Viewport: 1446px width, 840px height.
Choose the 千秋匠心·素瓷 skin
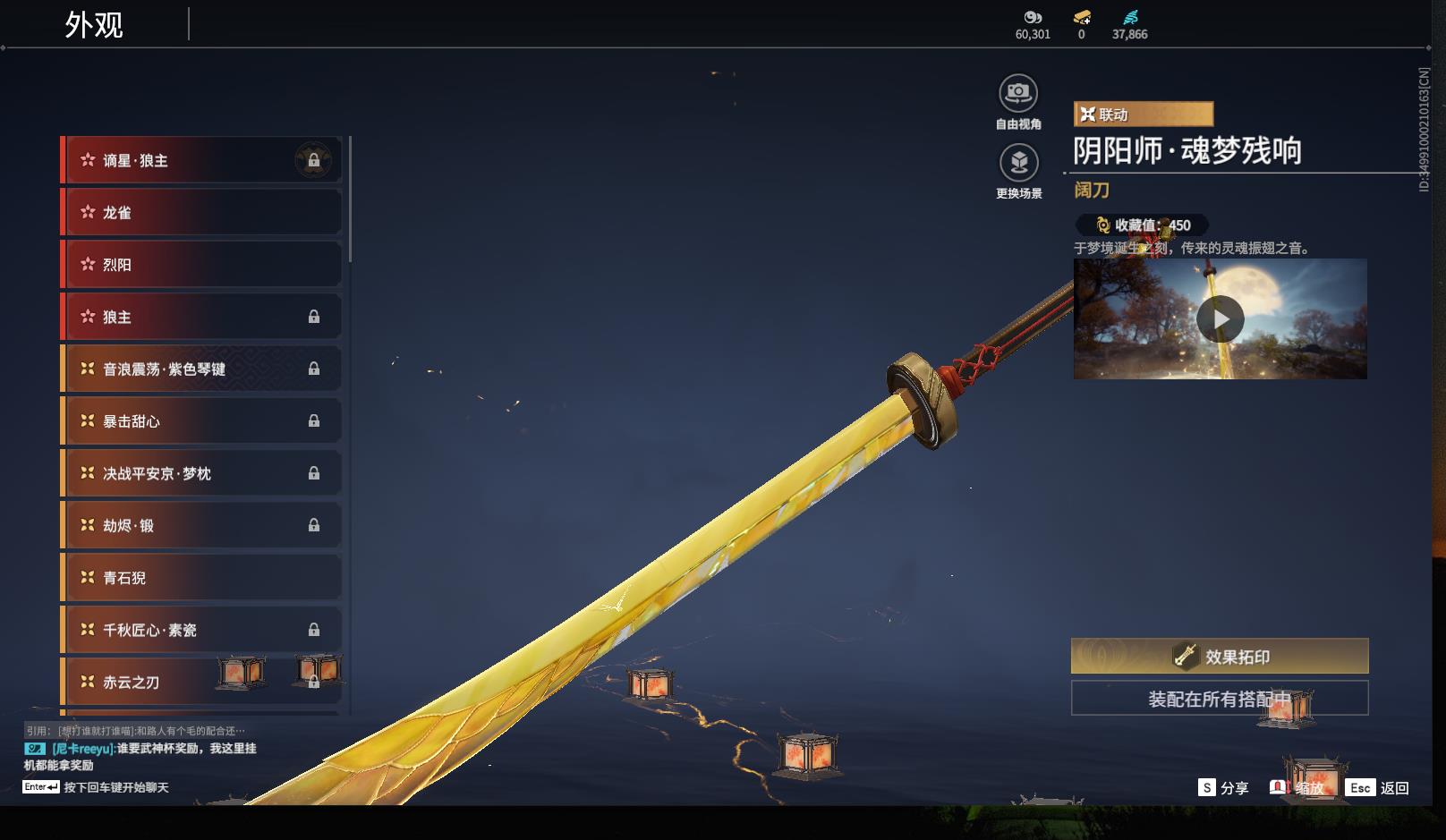(x=201, y=630)
